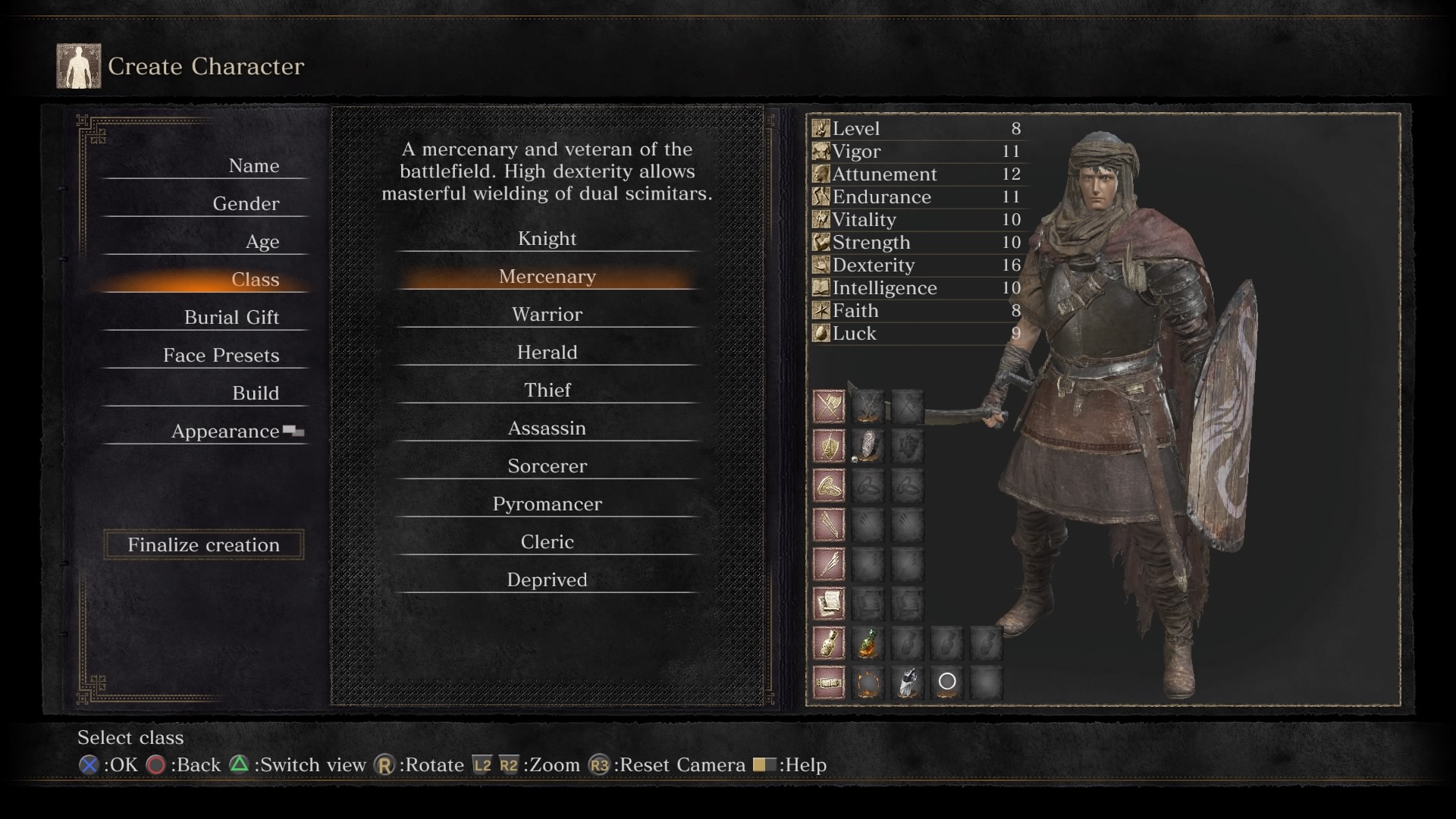This screenshot has height=819, width=1456.
Task: Open the Burial Gift menu
Action: (x=231, y=318)
